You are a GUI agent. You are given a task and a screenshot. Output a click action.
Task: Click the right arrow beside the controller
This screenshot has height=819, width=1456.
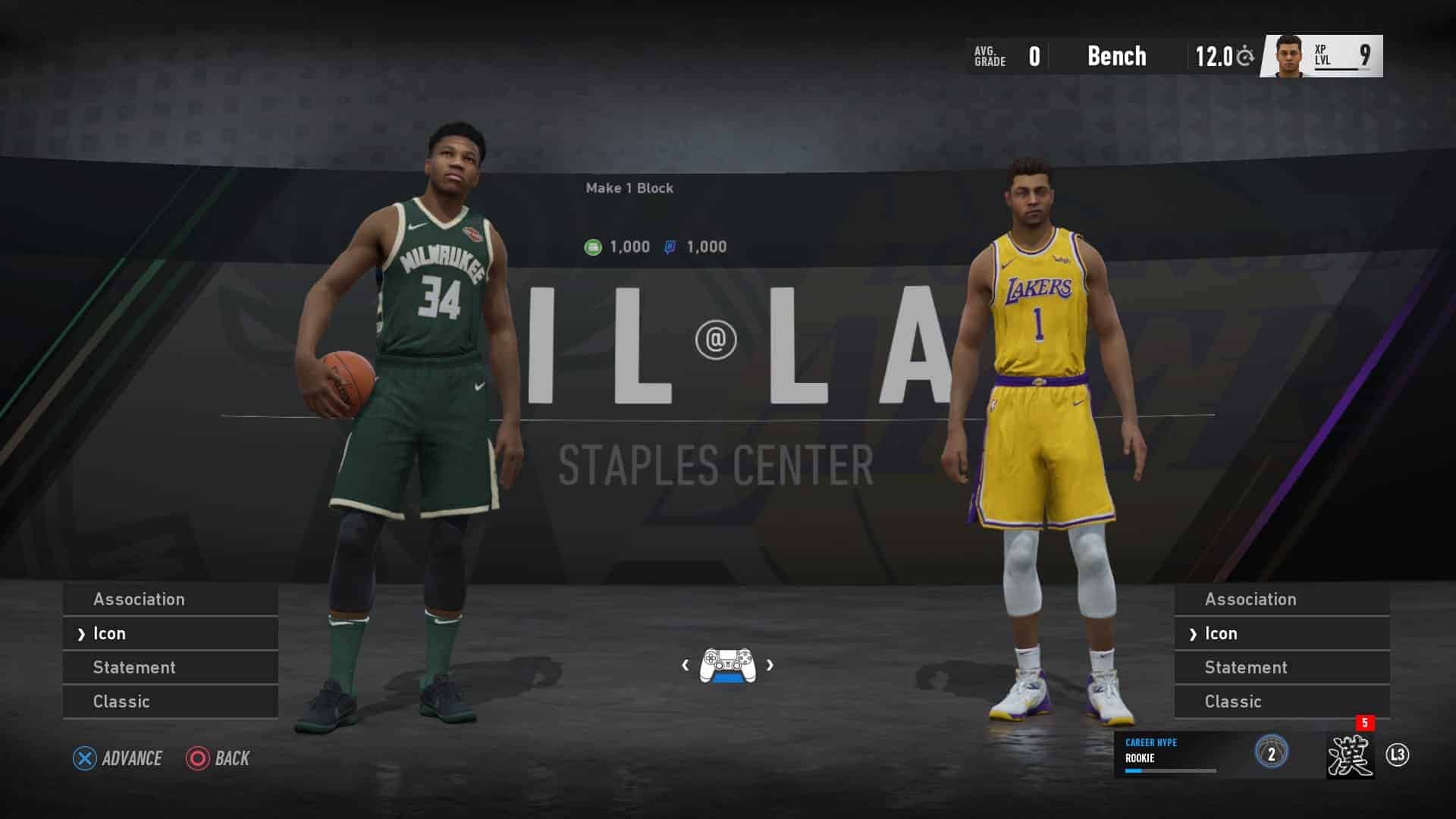click(770, 665)
